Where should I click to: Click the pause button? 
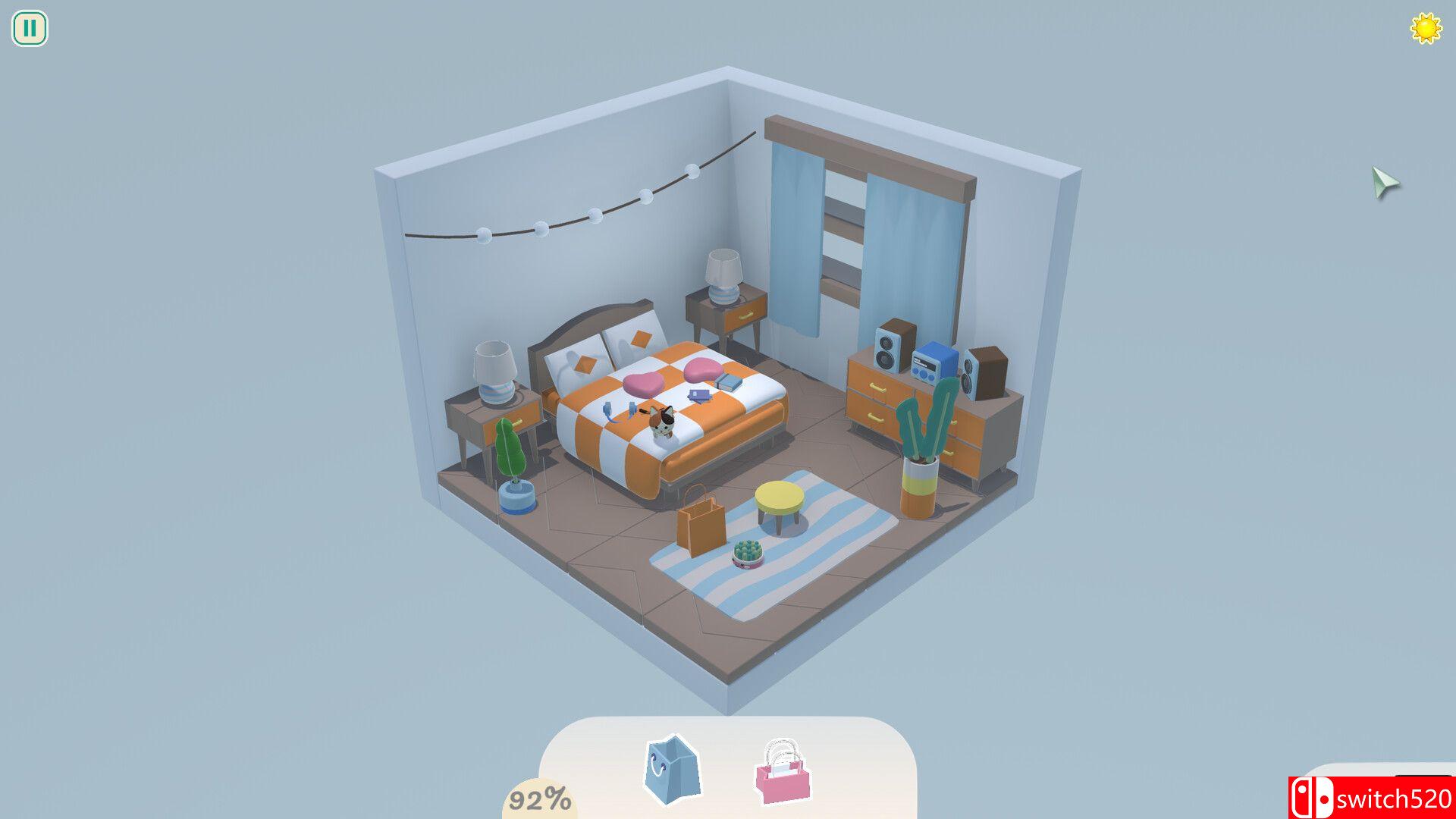(29, 29)
